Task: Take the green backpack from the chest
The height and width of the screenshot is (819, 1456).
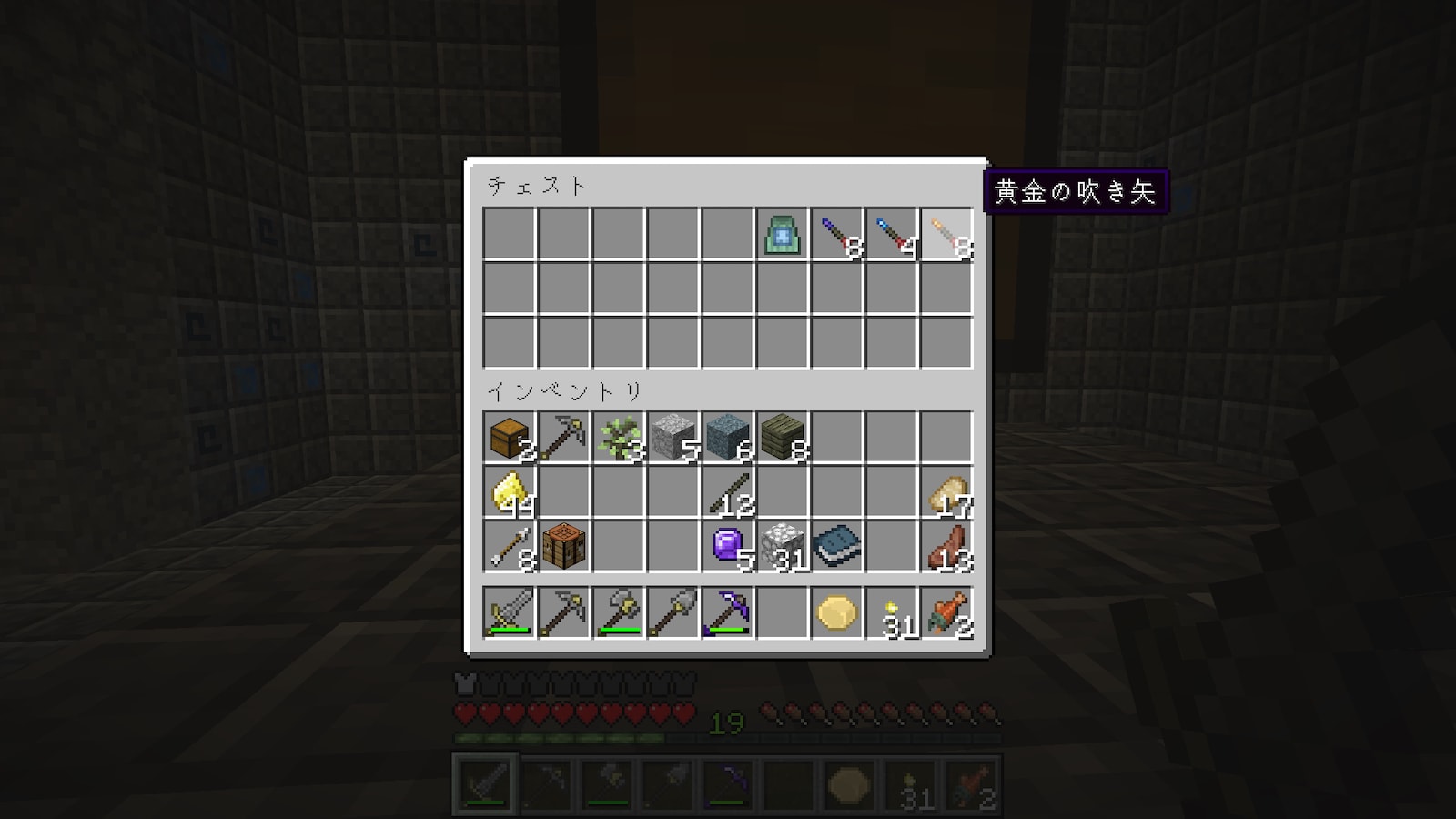Action: pyautogui.click(x=783, y=235)
